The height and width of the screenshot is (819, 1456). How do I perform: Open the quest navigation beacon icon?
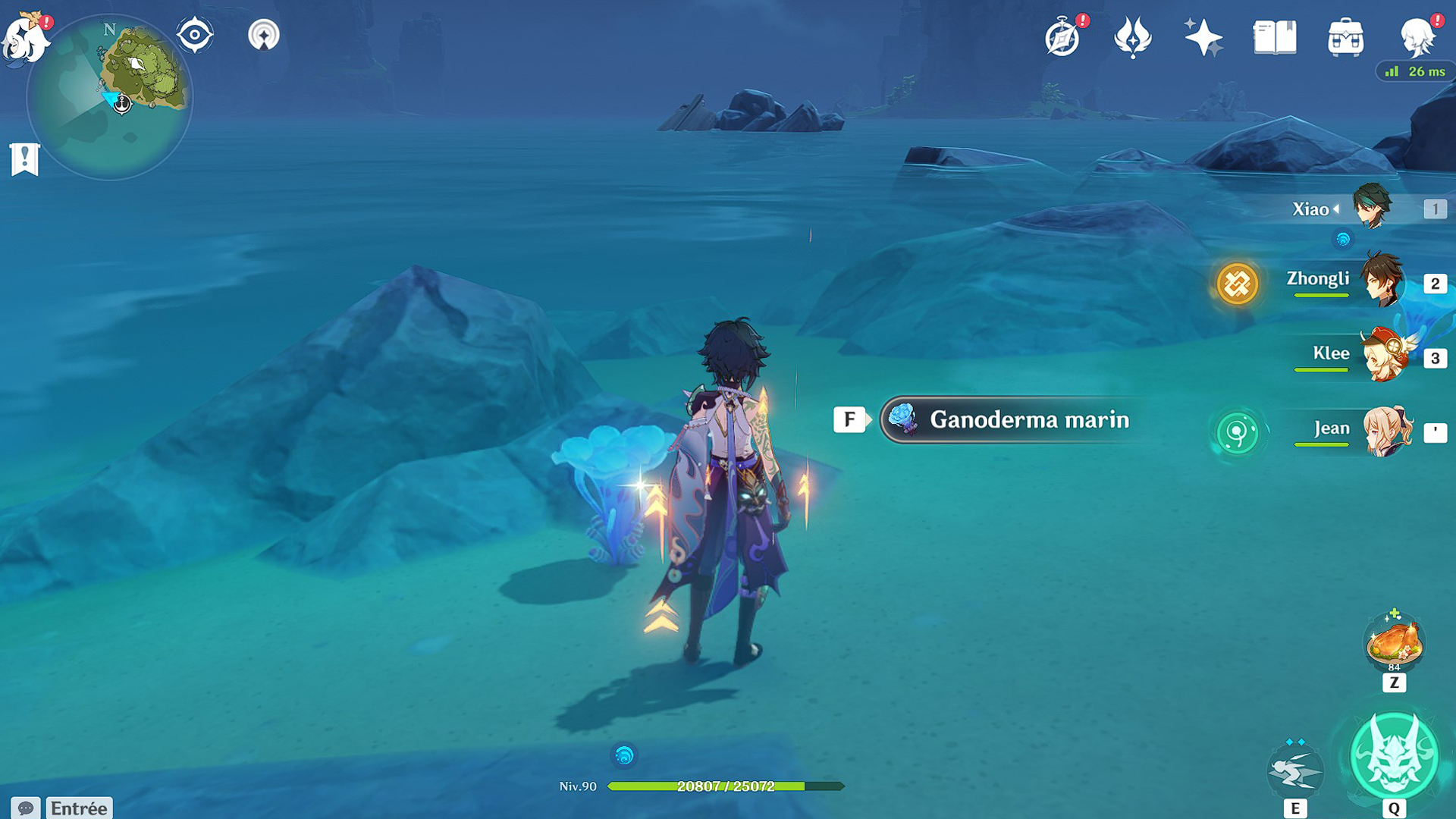(264, 35)
